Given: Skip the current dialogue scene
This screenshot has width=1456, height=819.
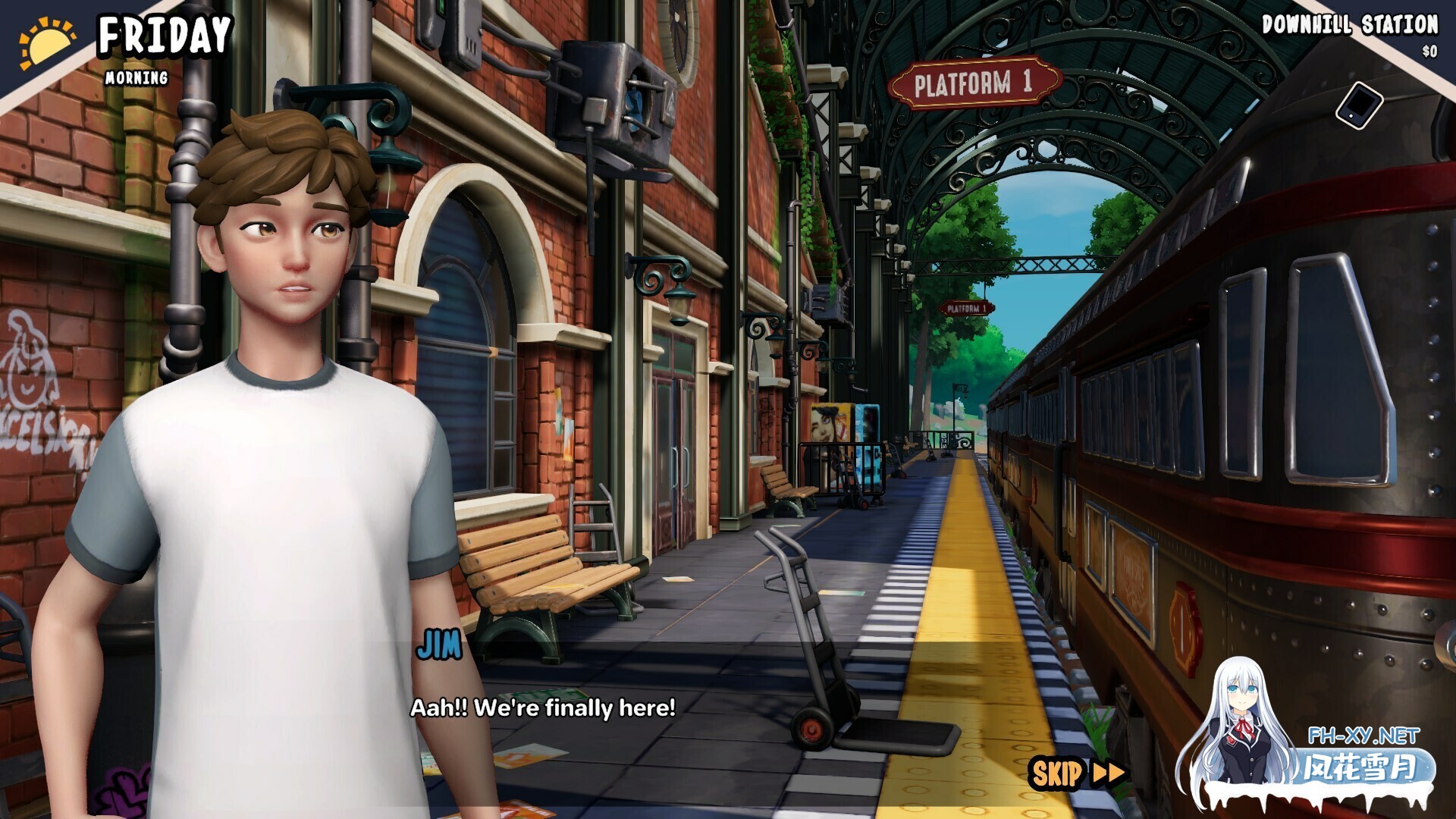Looking at the screenshot, I should click(x=1077, y=773).
